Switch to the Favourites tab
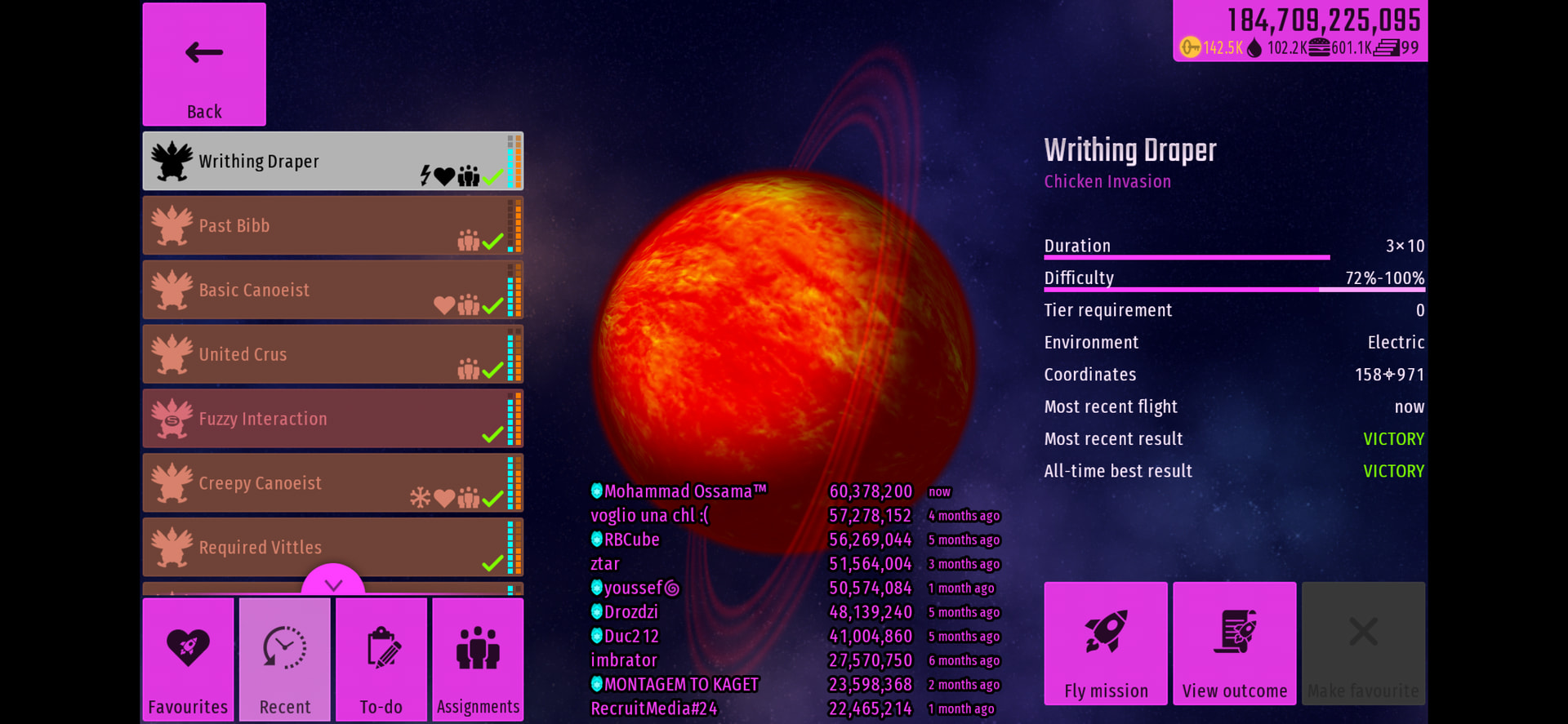Viewport: 1568px width, 724px height. (x=189, y=660)
